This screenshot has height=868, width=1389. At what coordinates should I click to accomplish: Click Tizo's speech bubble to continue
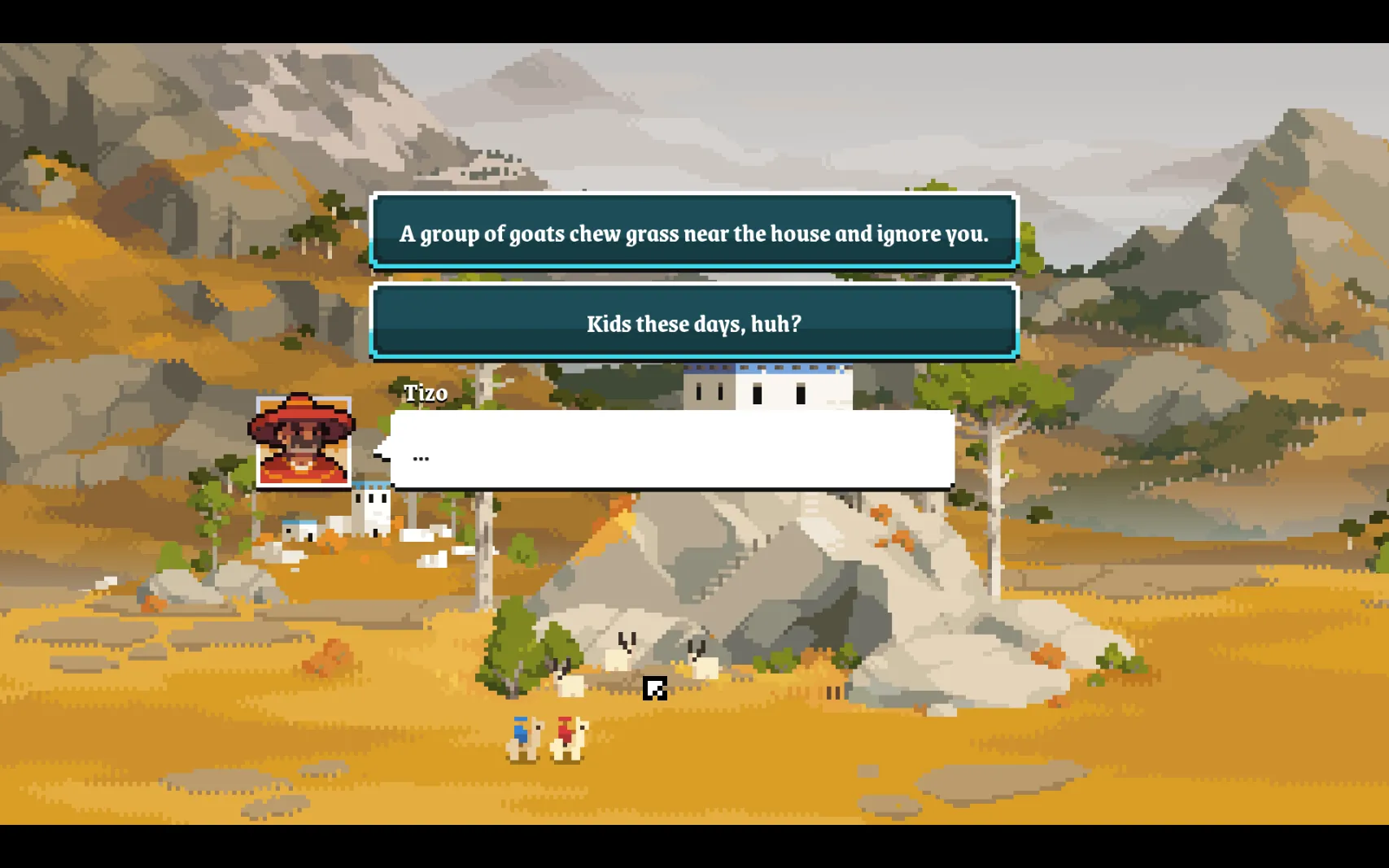click(672, 449)
